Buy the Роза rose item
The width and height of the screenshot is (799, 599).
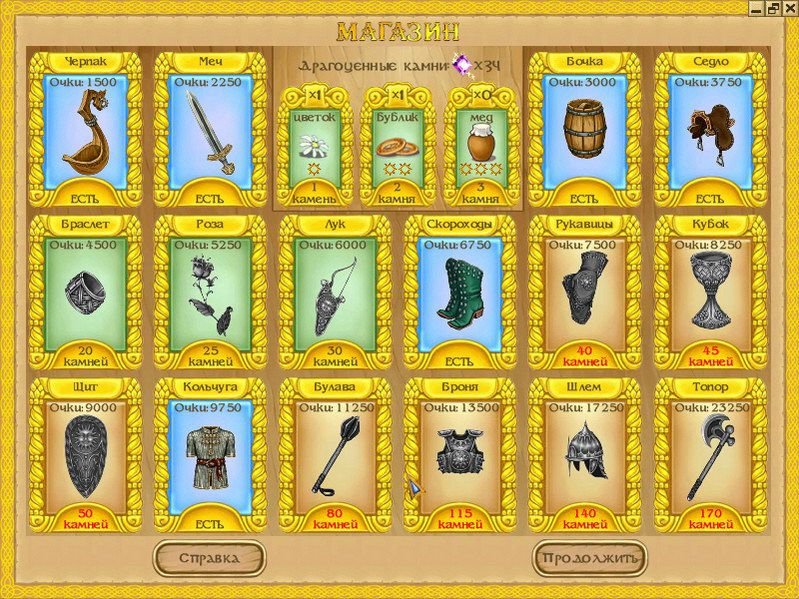click(x=211, y=291)
